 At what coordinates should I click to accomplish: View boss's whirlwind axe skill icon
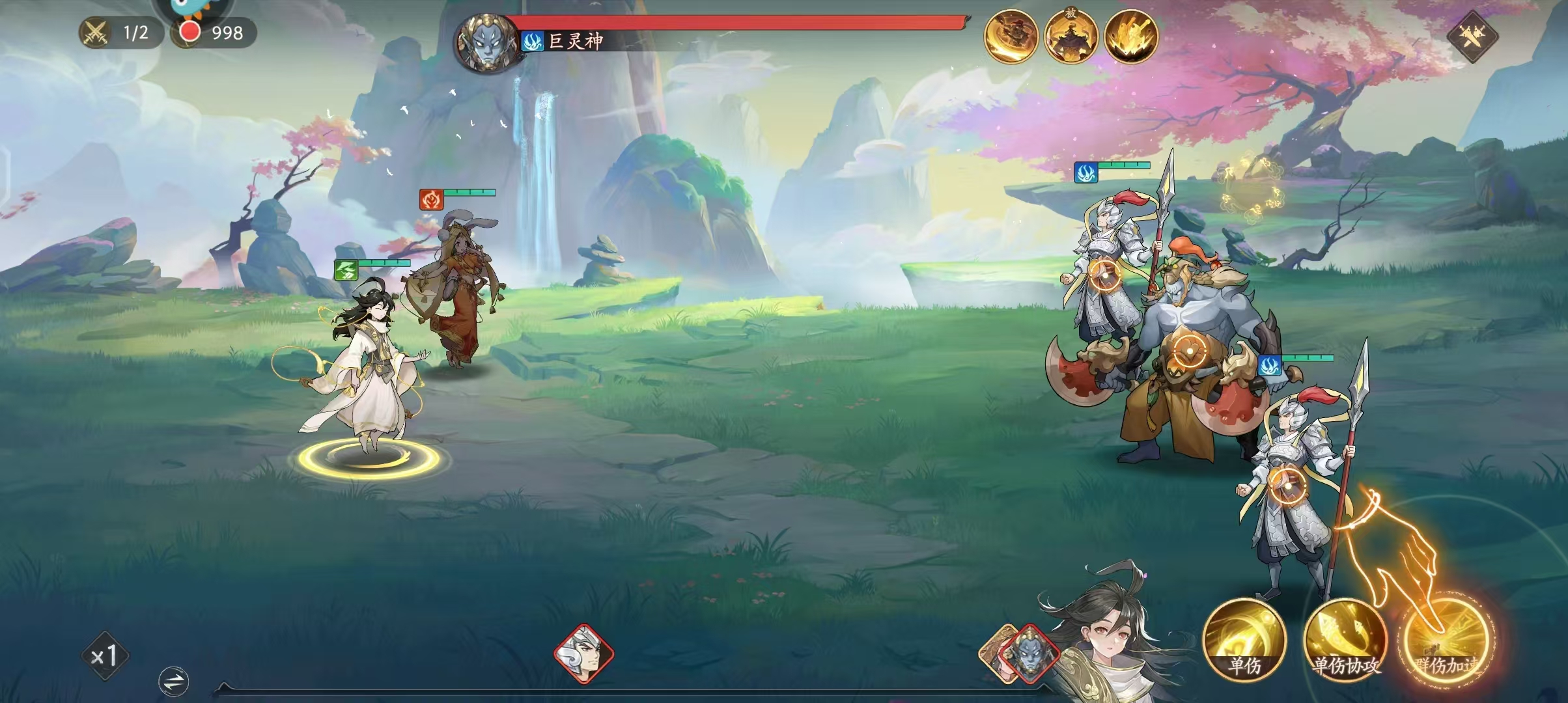(x=1011, y=36)
